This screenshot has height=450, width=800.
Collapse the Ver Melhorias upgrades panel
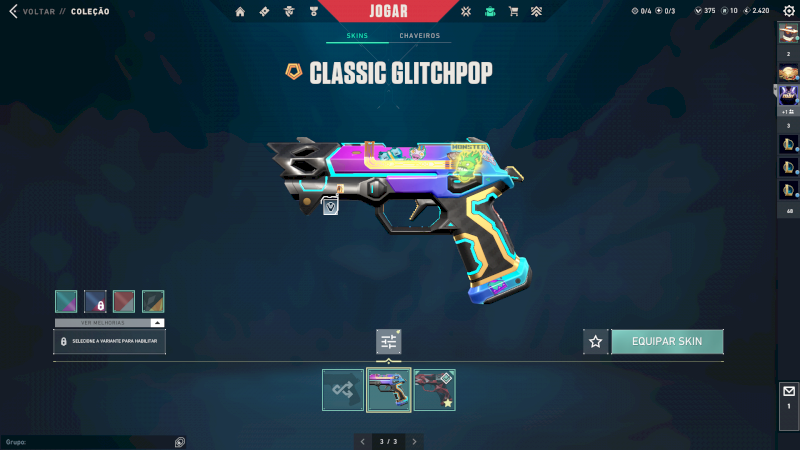[157, 323]
